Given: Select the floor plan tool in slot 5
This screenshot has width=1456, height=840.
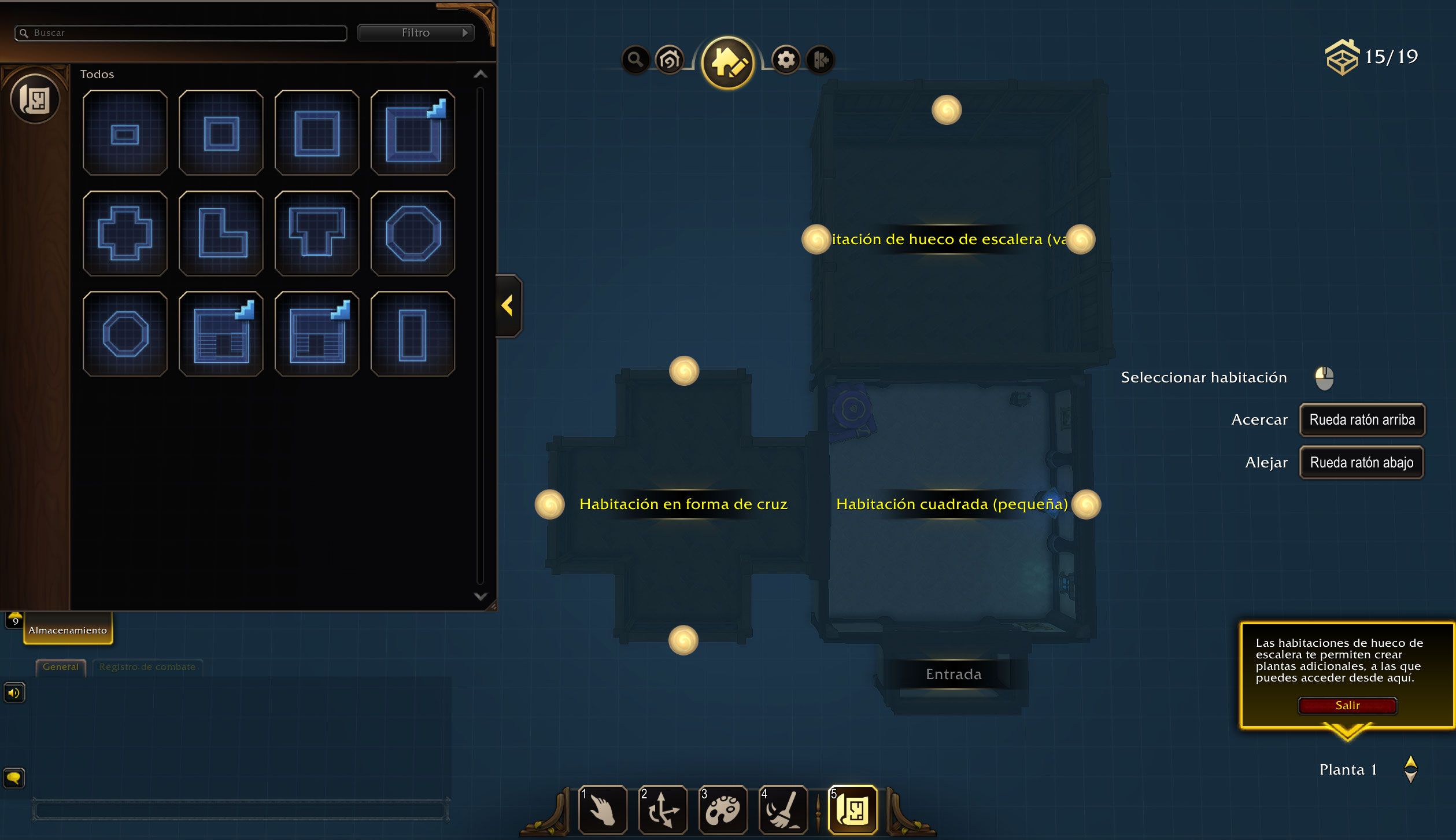Looking at the screenshot, I should click(x=853, y=810).
